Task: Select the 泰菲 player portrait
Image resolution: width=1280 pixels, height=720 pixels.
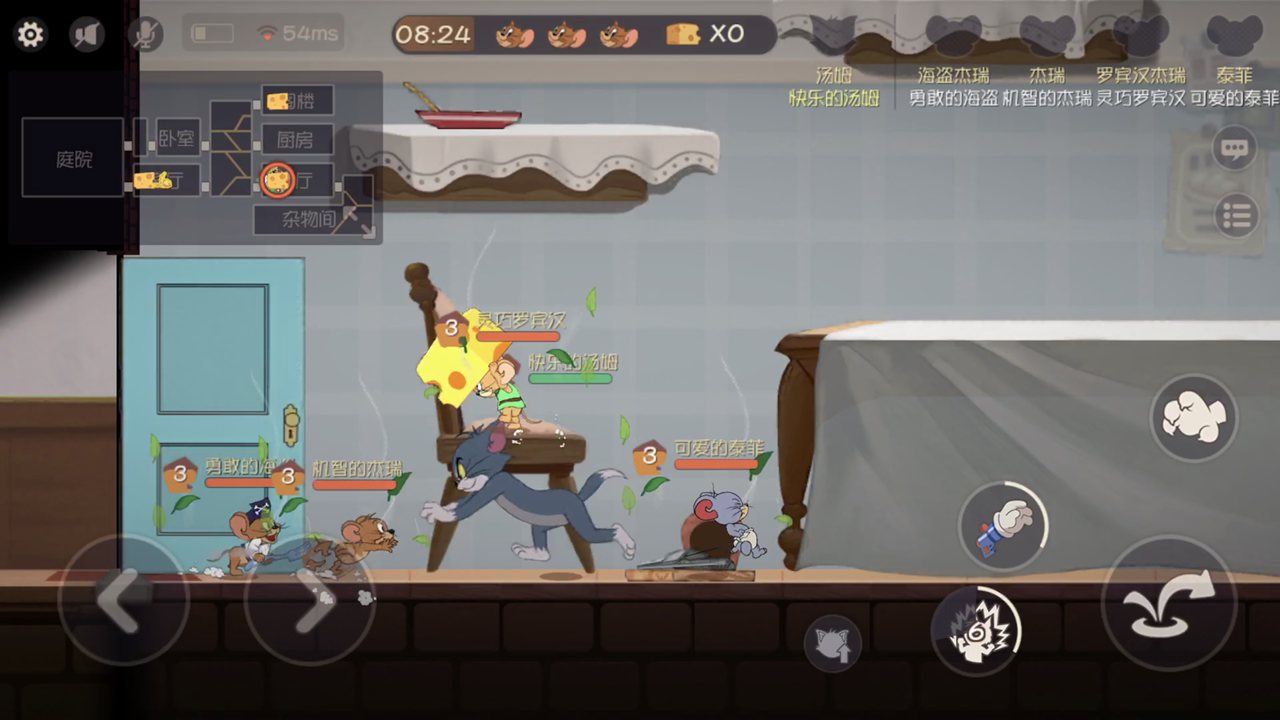Action: pyautogui.click(x=1232, y=37)
